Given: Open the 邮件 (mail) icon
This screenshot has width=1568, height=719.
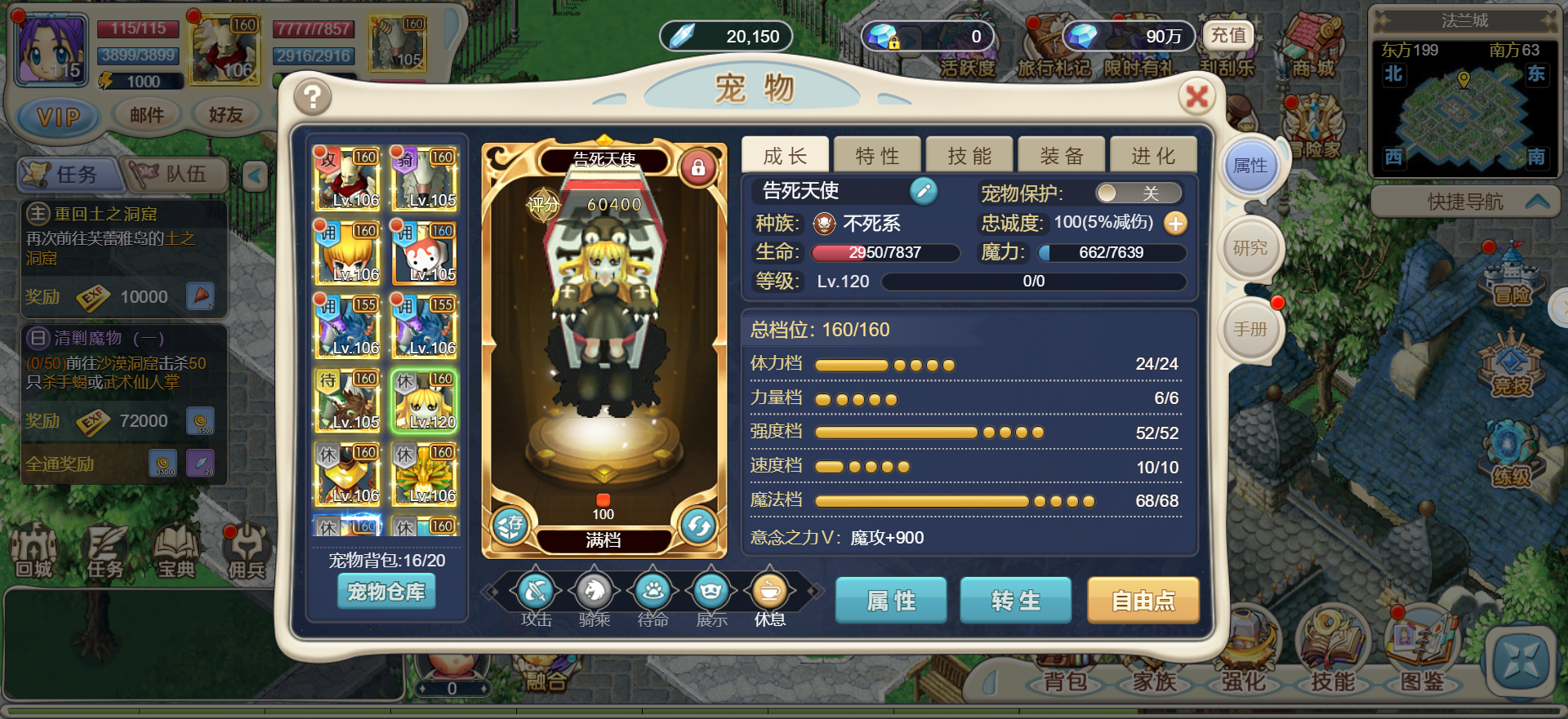Looking at the screenshot, I should pyautogui.click(x=148, y=114).
